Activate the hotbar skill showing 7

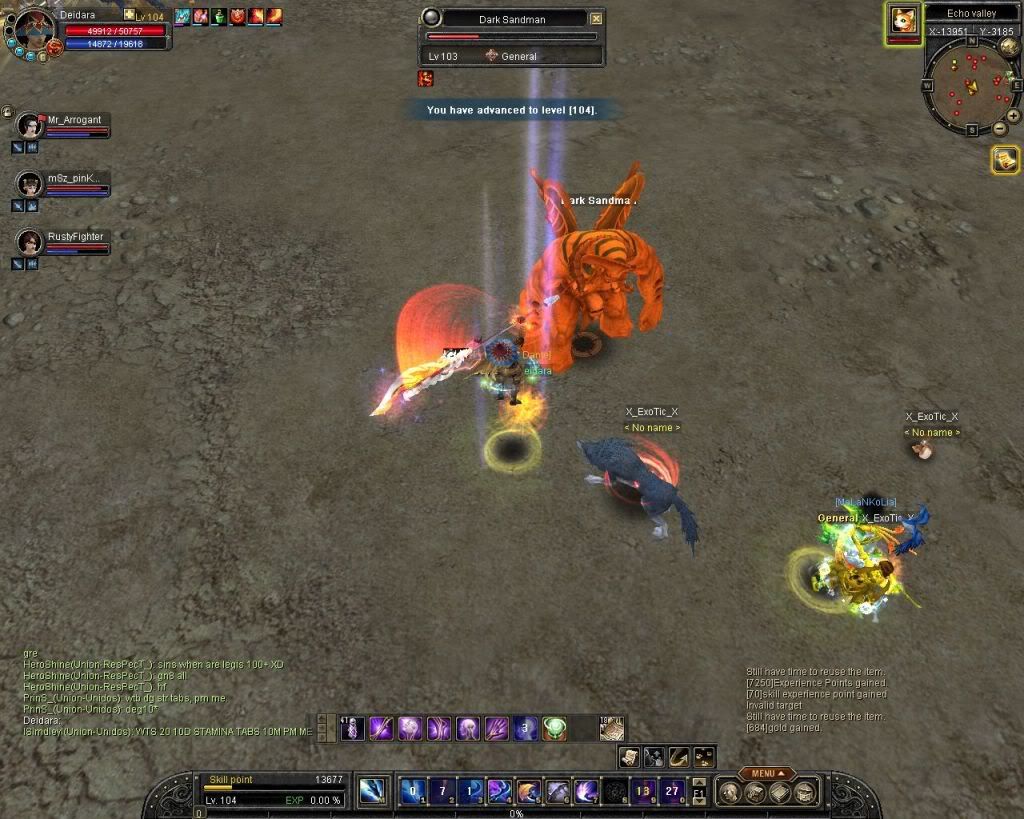441,790
